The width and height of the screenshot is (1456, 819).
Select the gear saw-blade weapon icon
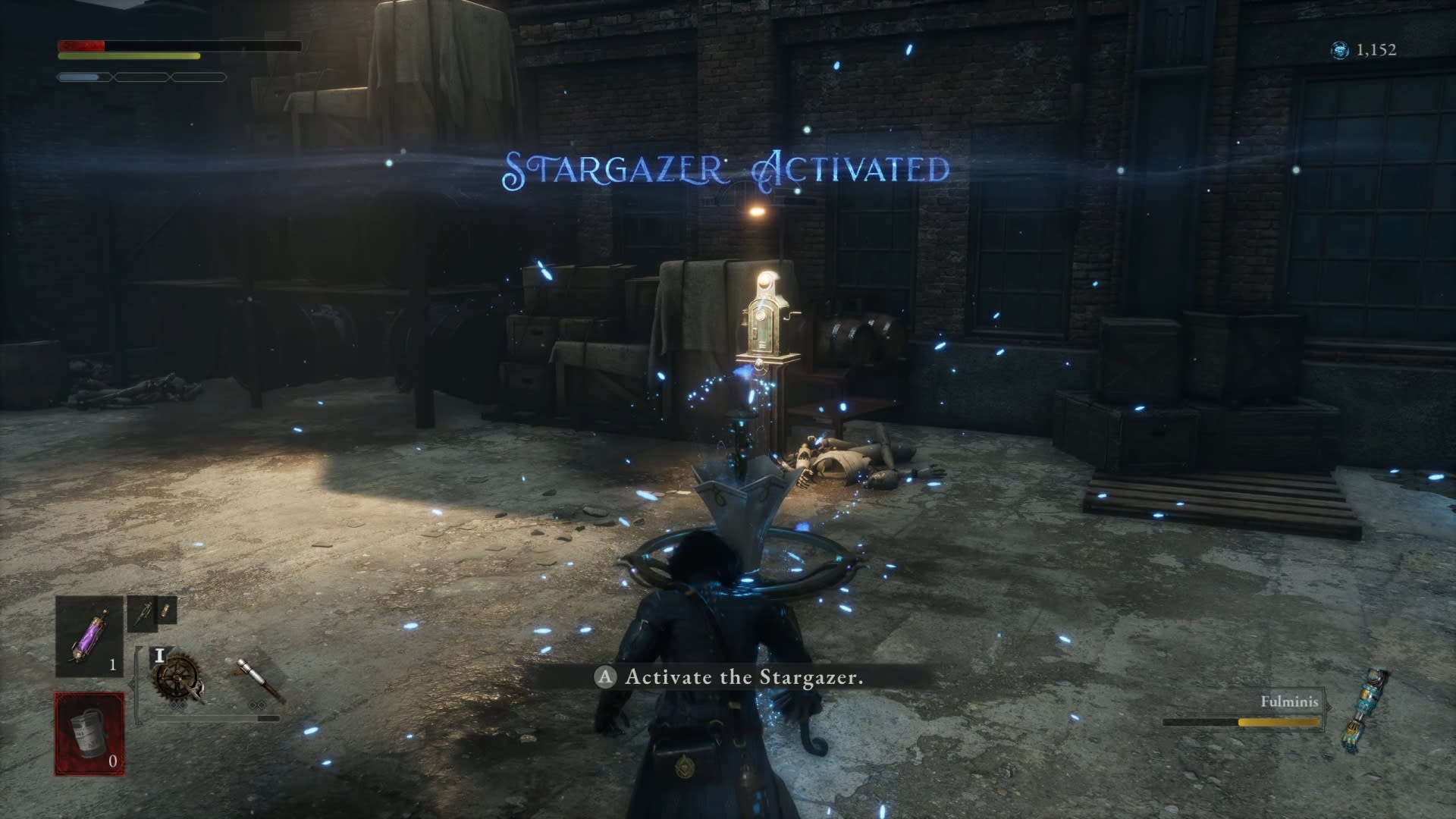click(x=177, y=677)
